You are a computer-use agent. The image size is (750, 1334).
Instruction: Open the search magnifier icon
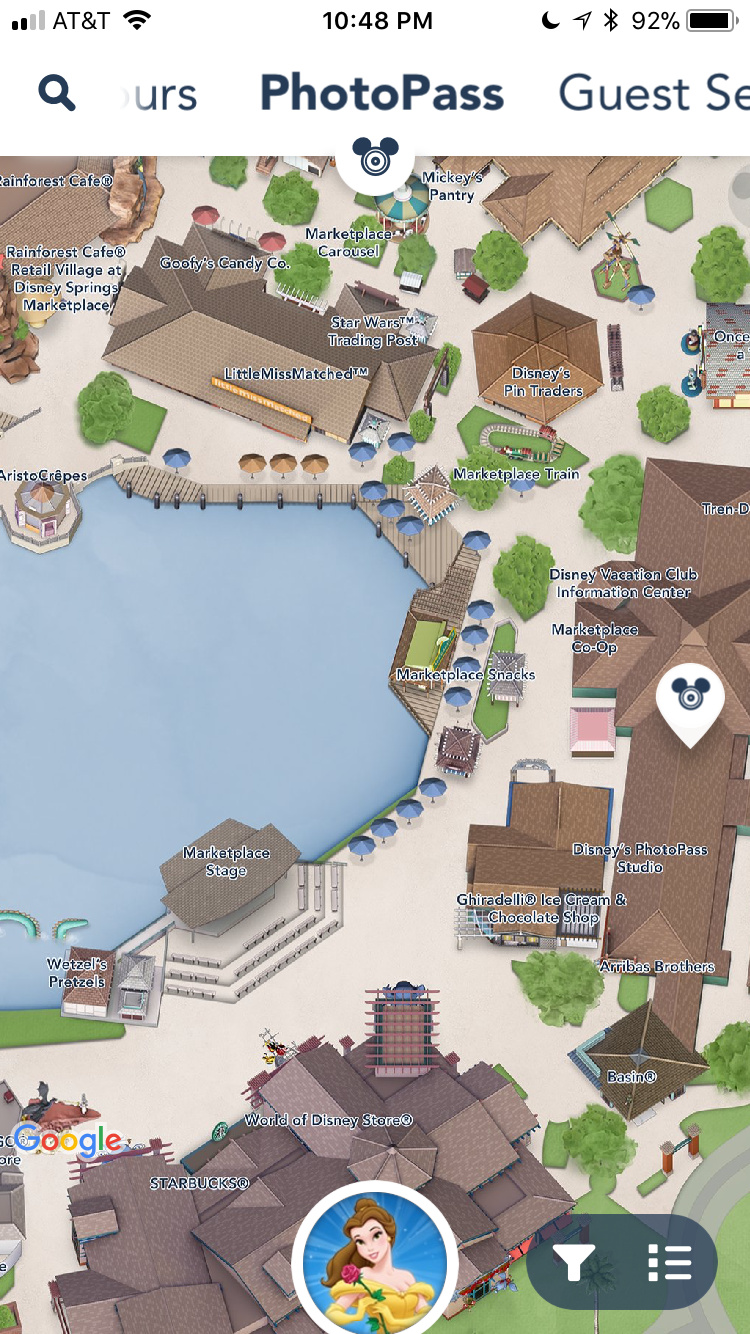tap(57, 94)
